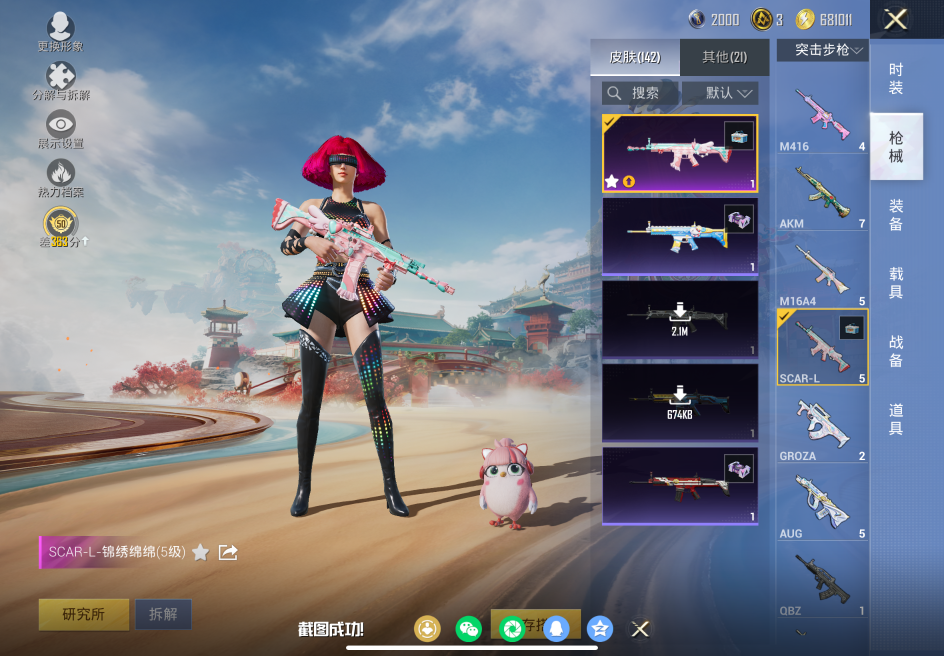
Task: Click the 拆解 dismantle button
Action: [x=163, y=614]
